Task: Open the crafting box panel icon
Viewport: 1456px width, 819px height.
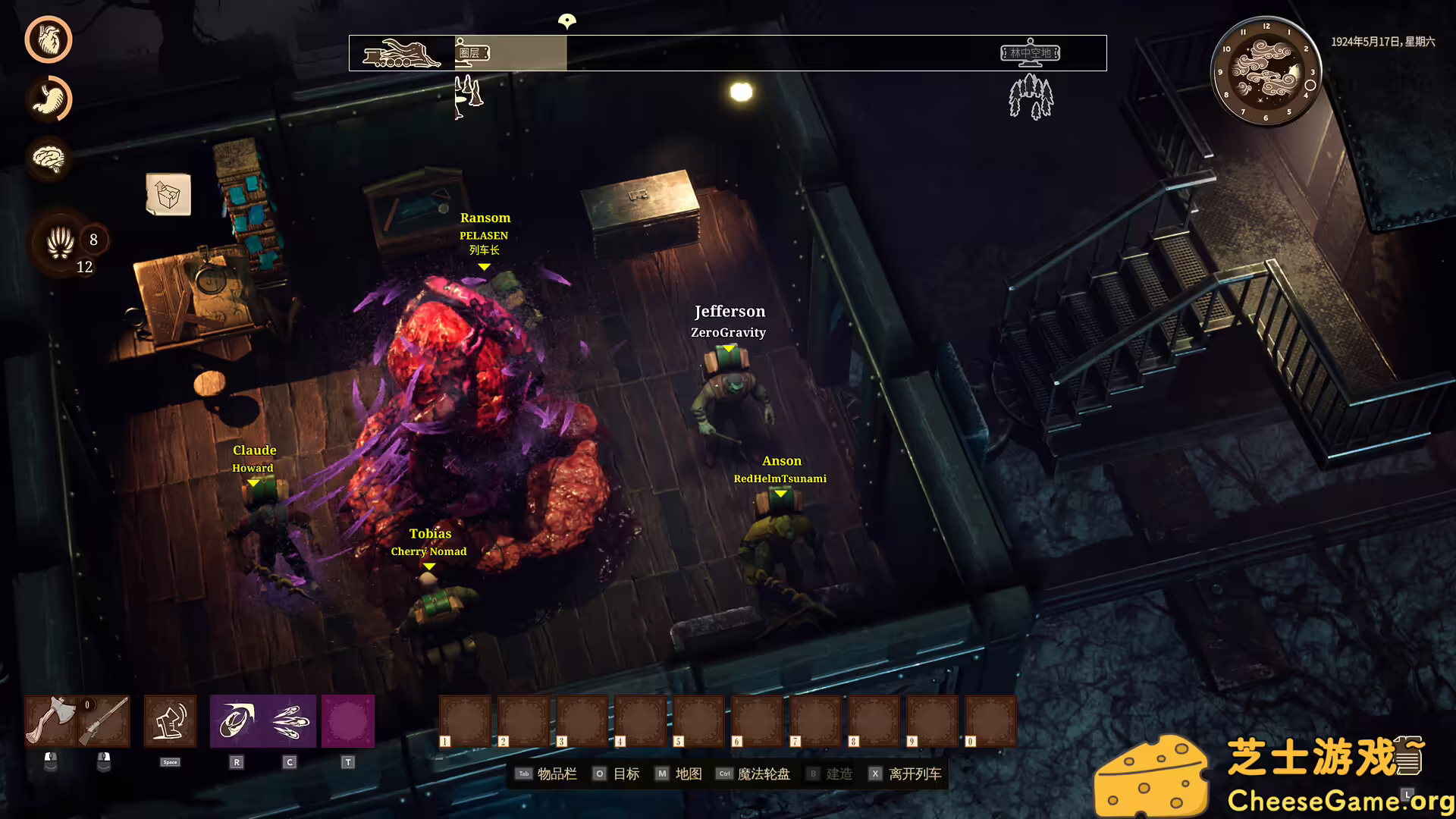Action: 168,195
